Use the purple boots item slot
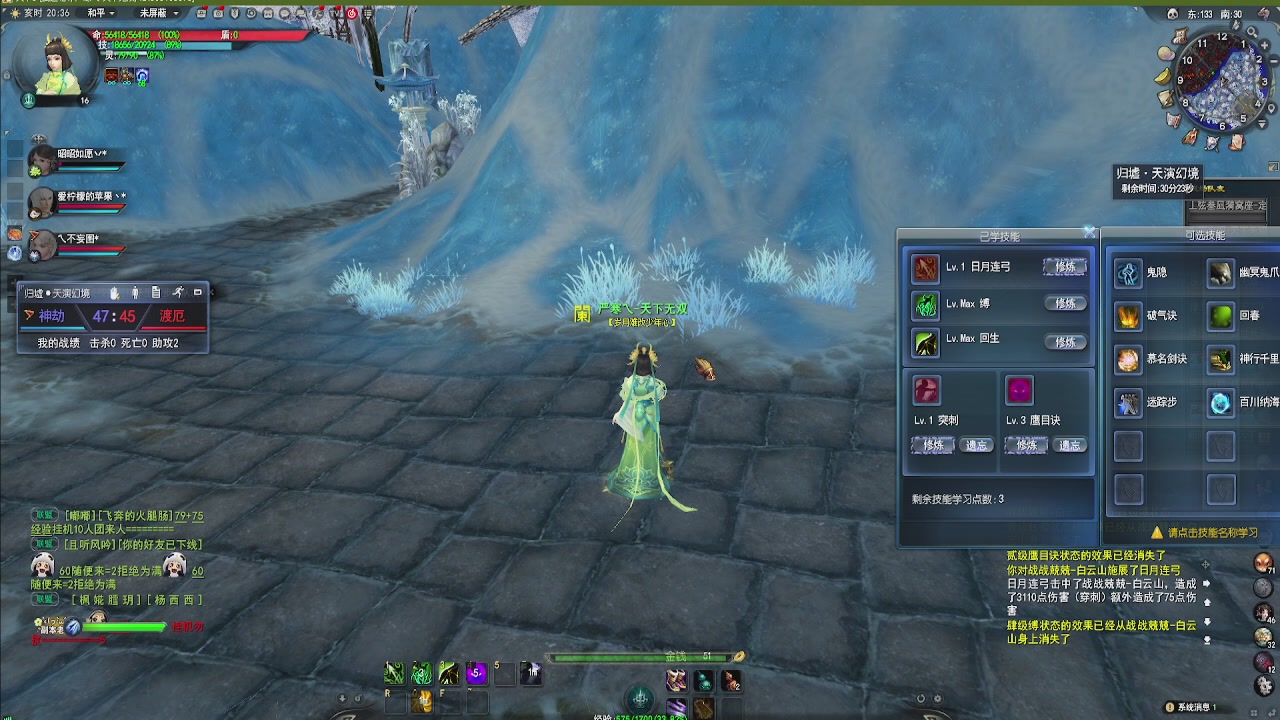This screenshot has height=720, width=1280. point(676,681)
